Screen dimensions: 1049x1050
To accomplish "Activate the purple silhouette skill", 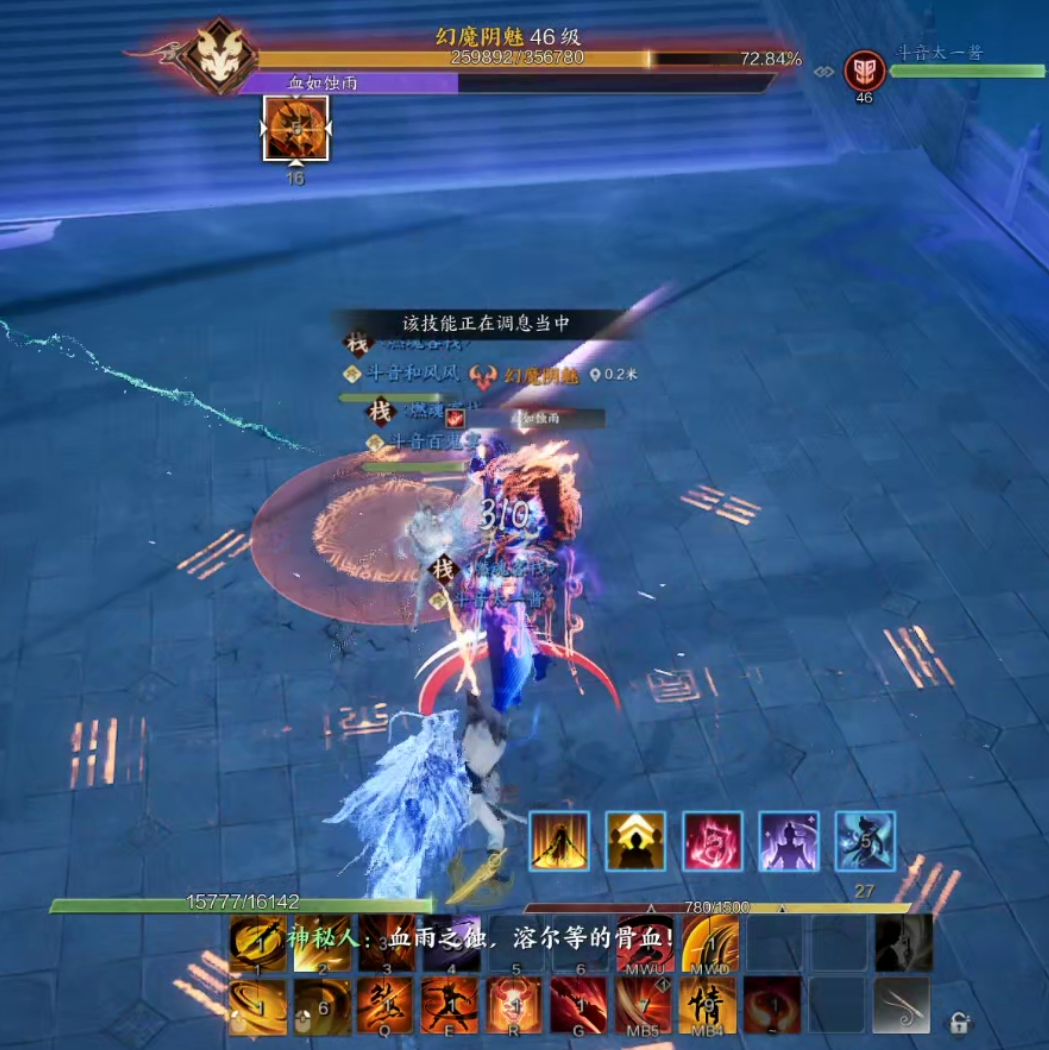I will pyautogui.click(x=789, y=841).
